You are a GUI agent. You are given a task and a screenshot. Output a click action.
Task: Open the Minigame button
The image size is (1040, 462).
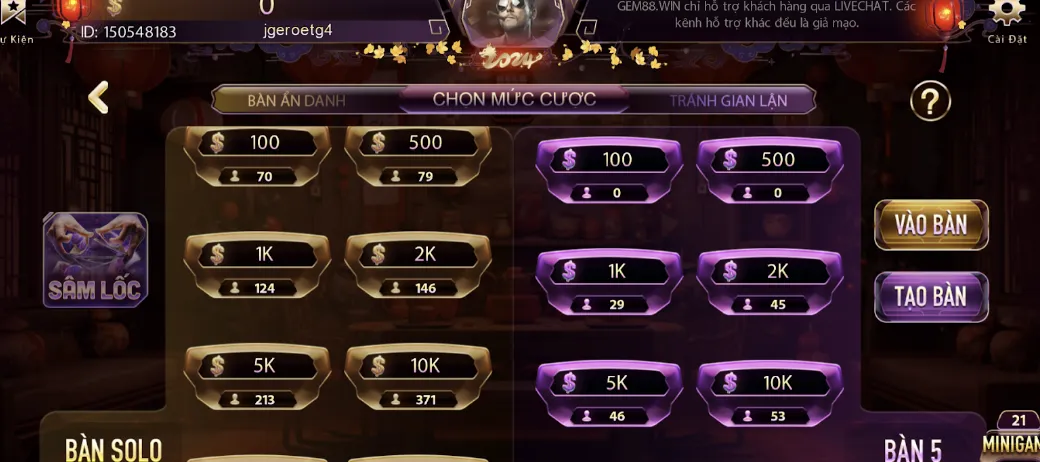click(1012, 438)
